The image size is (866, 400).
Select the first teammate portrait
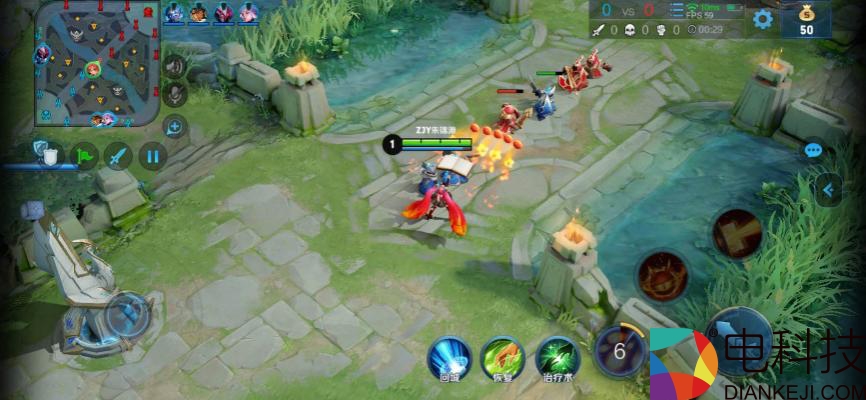174,13
